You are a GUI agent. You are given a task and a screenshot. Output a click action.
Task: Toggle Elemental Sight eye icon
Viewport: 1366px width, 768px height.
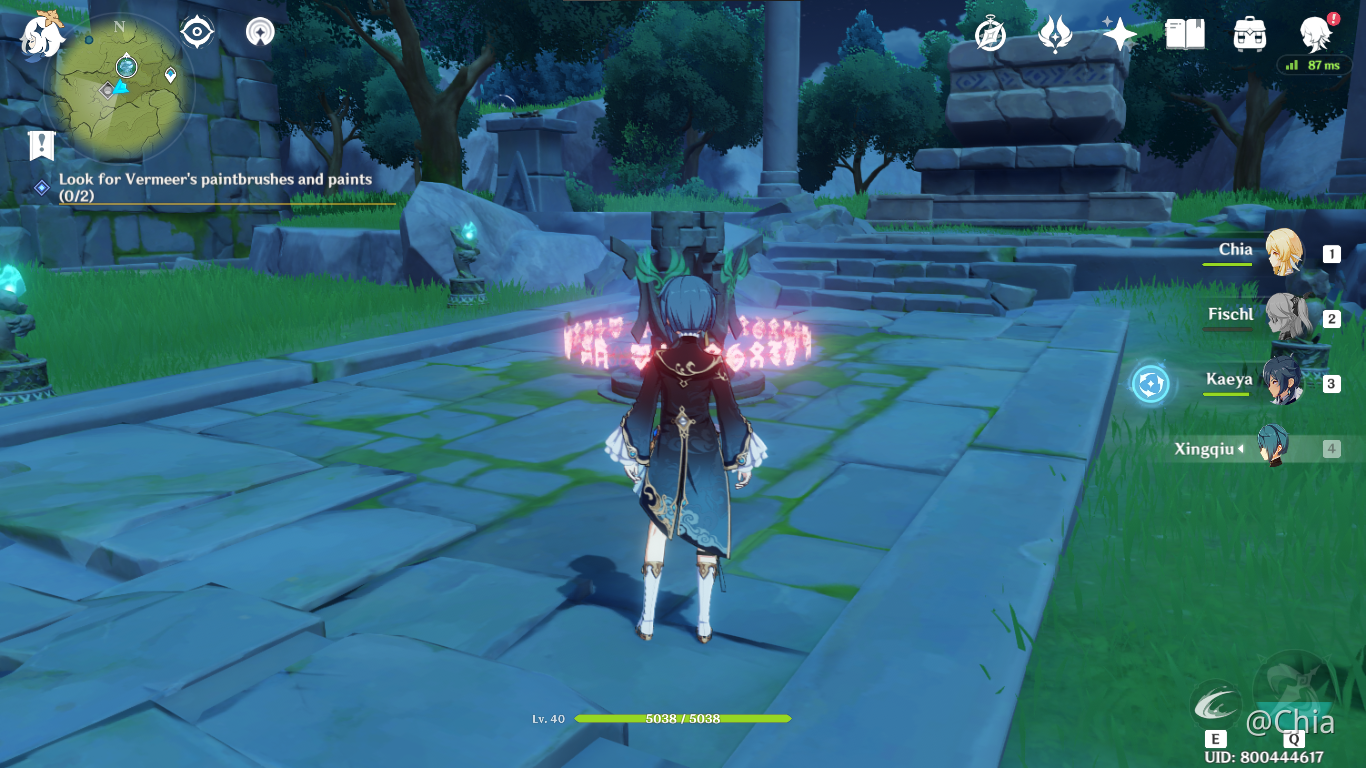pos(197,32)
